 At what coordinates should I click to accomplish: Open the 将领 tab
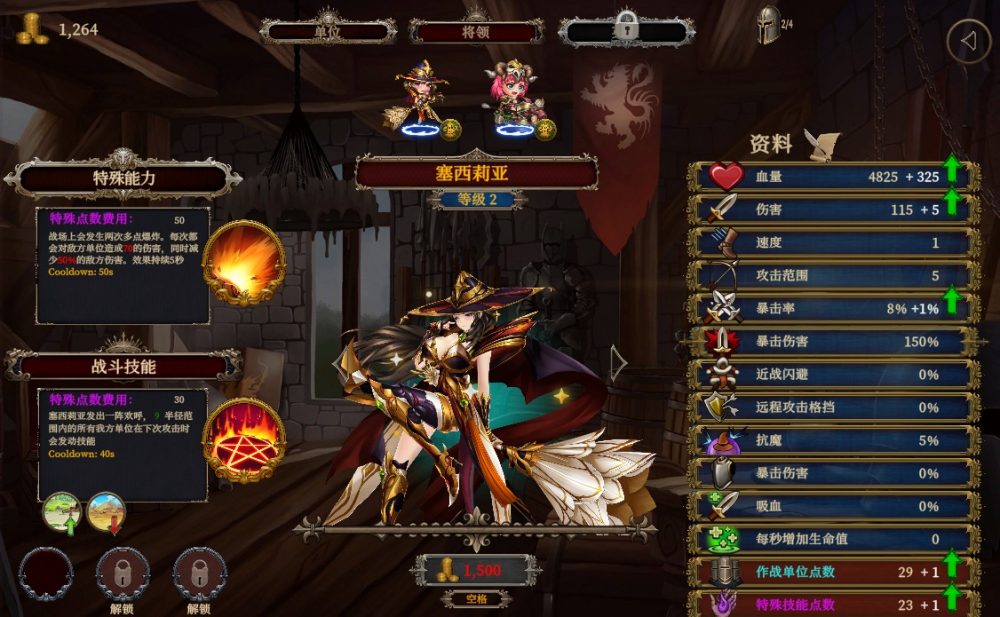coord(476,31)
